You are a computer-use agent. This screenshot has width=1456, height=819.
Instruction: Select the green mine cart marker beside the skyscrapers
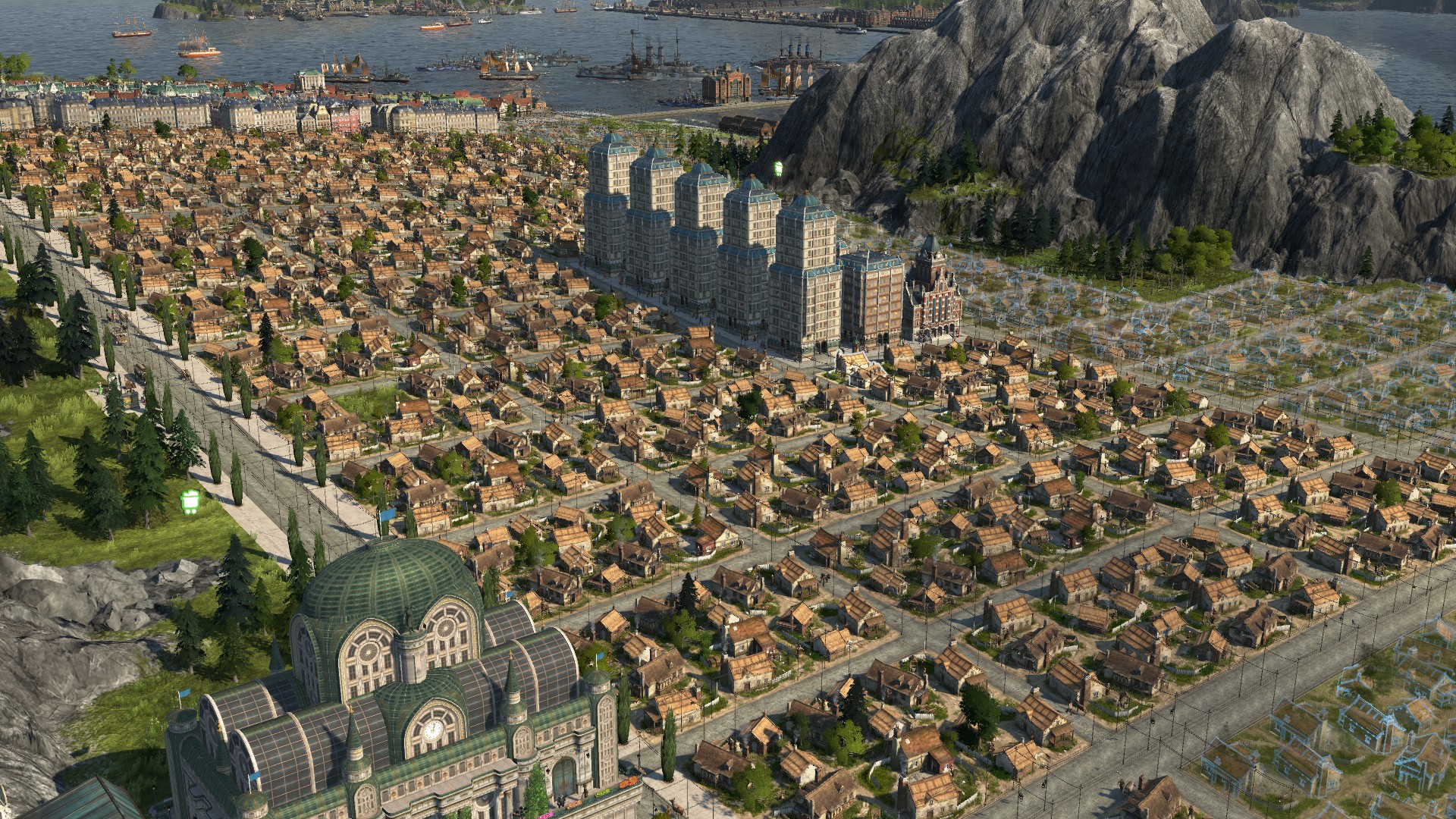click(x=778, y=168)
